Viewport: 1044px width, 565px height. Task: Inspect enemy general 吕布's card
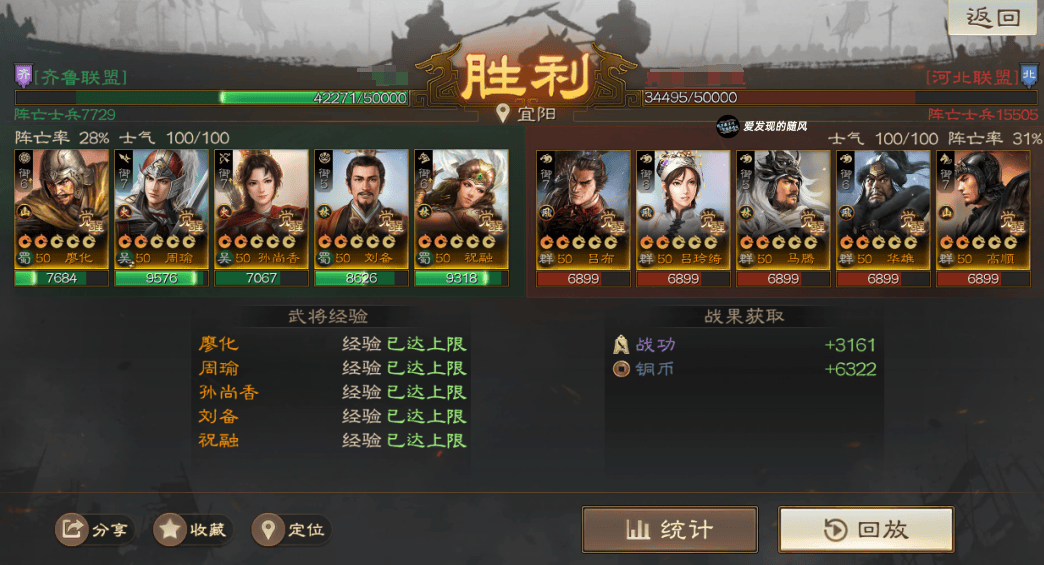583,209
